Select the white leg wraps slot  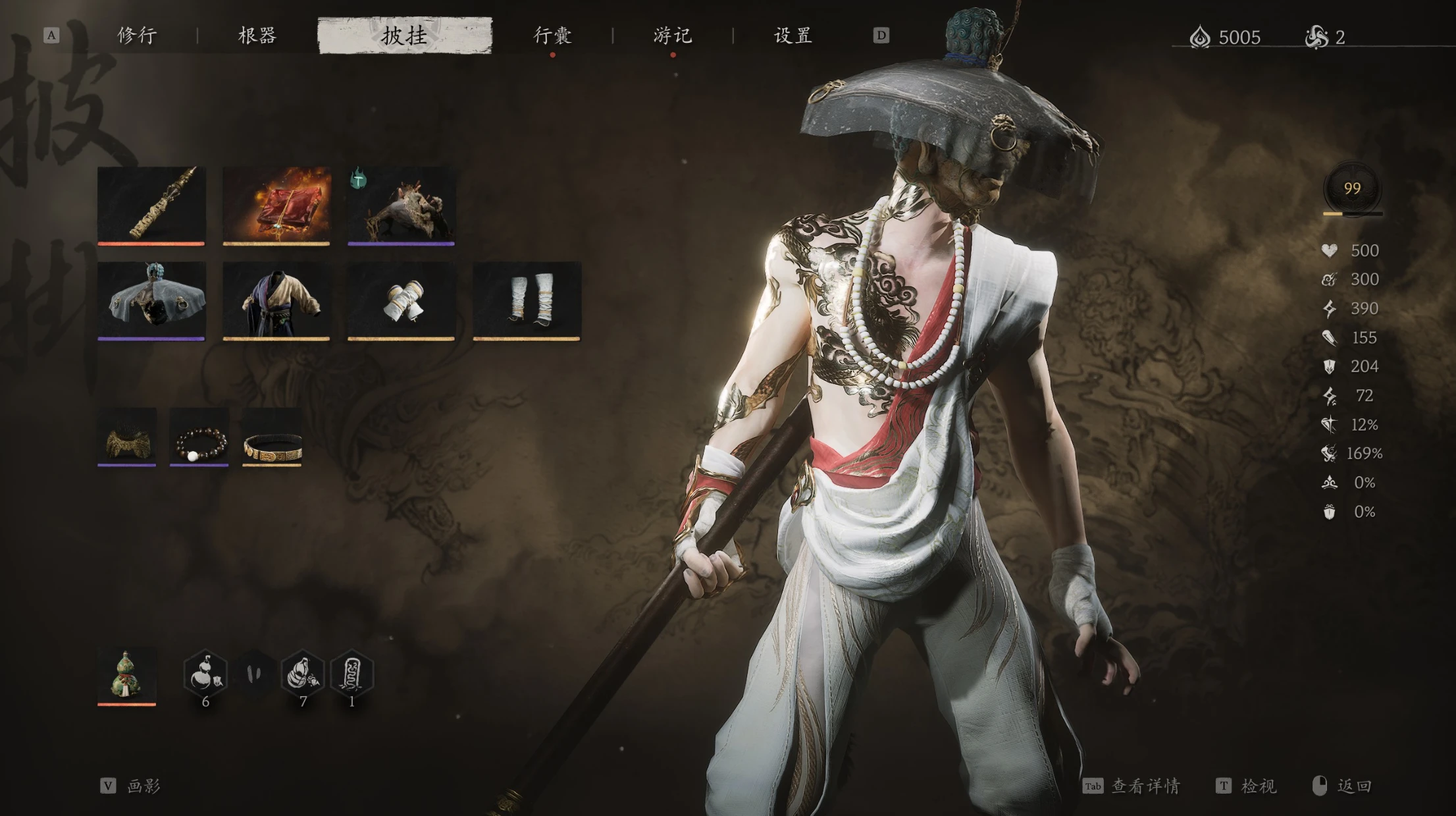coord(527,300)
